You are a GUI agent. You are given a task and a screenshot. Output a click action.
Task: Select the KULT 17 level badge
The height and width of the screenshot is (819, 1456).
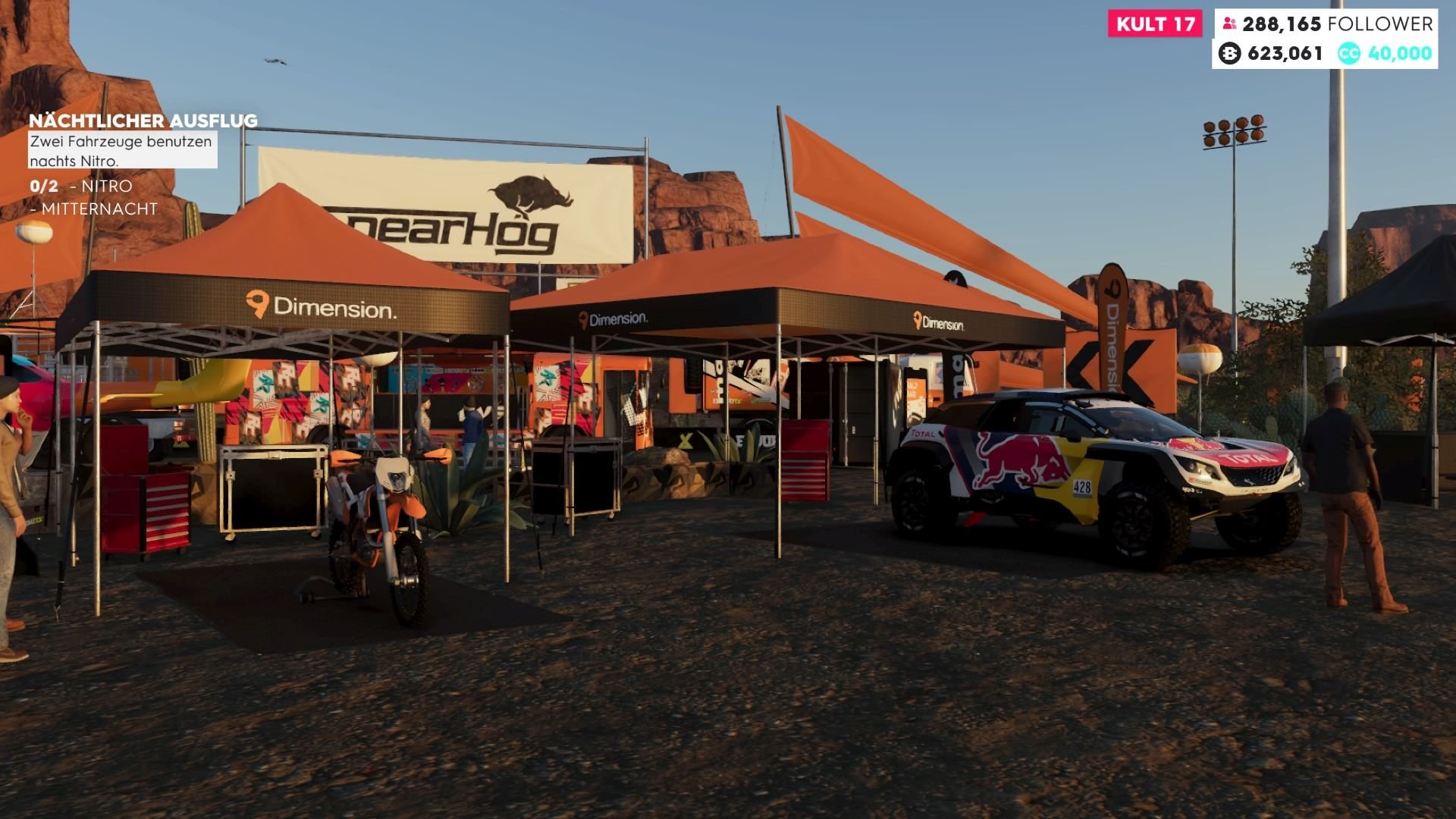(x=1154, y=24)
